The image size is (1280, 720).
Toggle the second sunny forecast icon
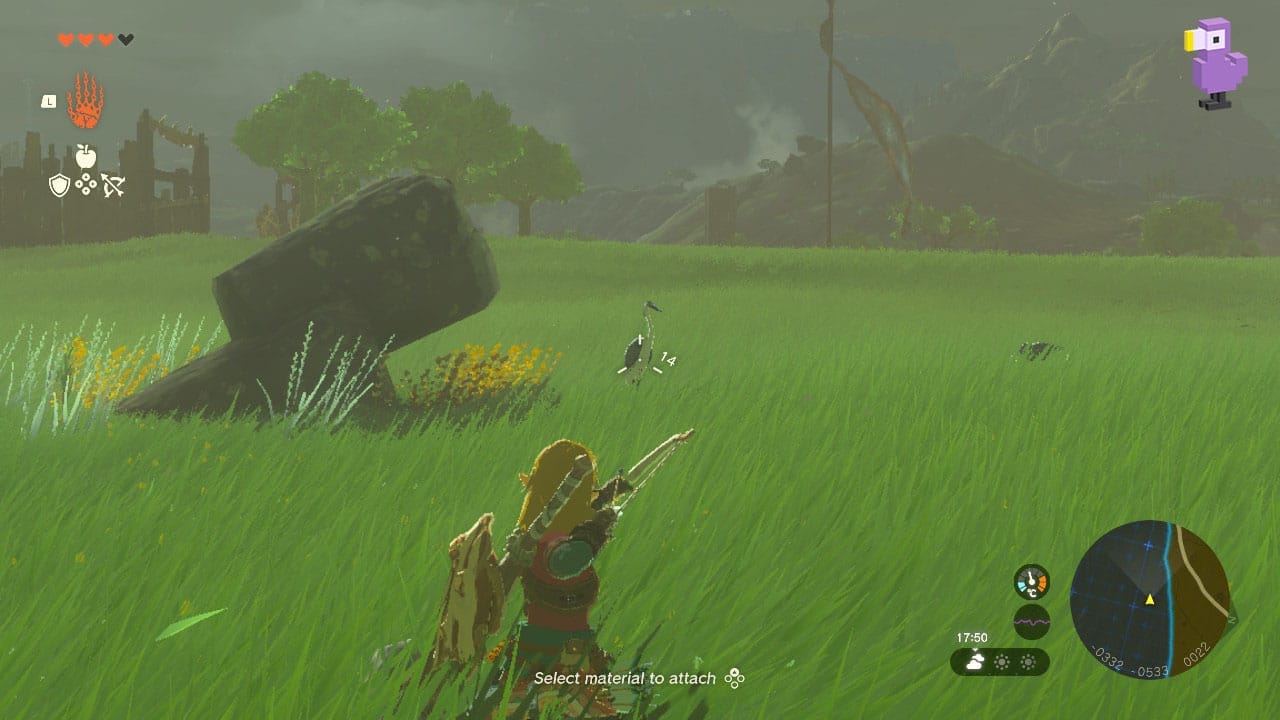(1028, 661)
